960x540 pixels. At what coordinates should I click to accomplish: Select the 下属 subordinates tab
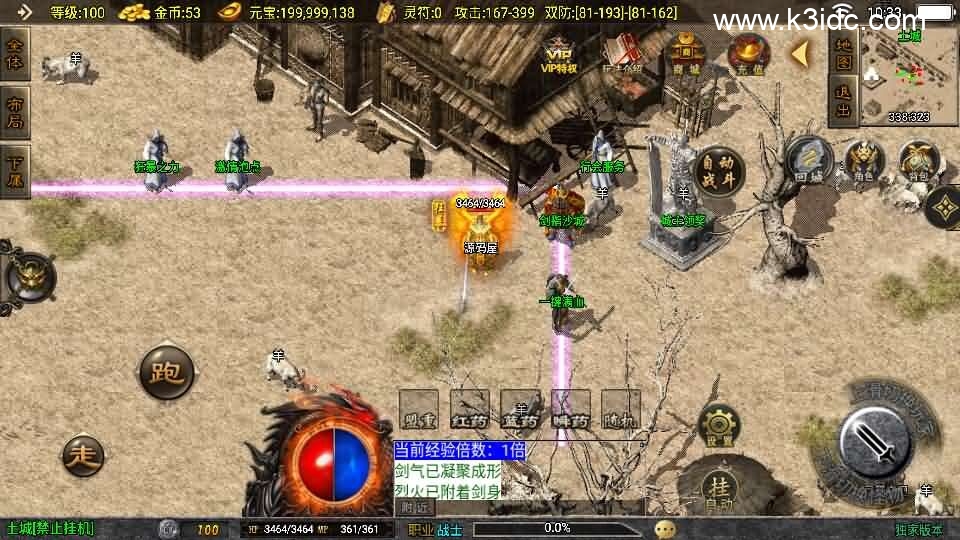point(15,170)
